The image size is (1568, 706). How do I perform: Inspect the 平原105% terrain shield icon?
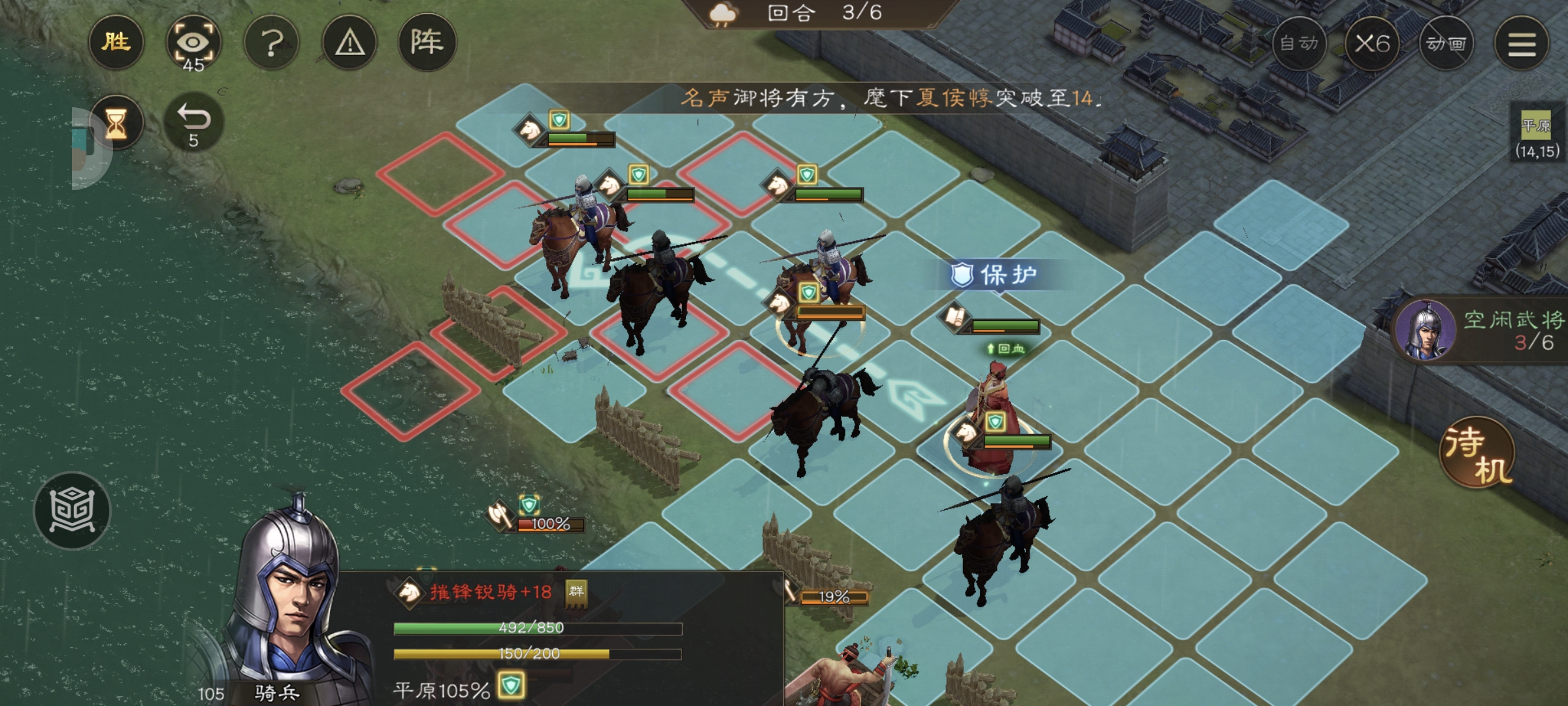tap(511, 686)
